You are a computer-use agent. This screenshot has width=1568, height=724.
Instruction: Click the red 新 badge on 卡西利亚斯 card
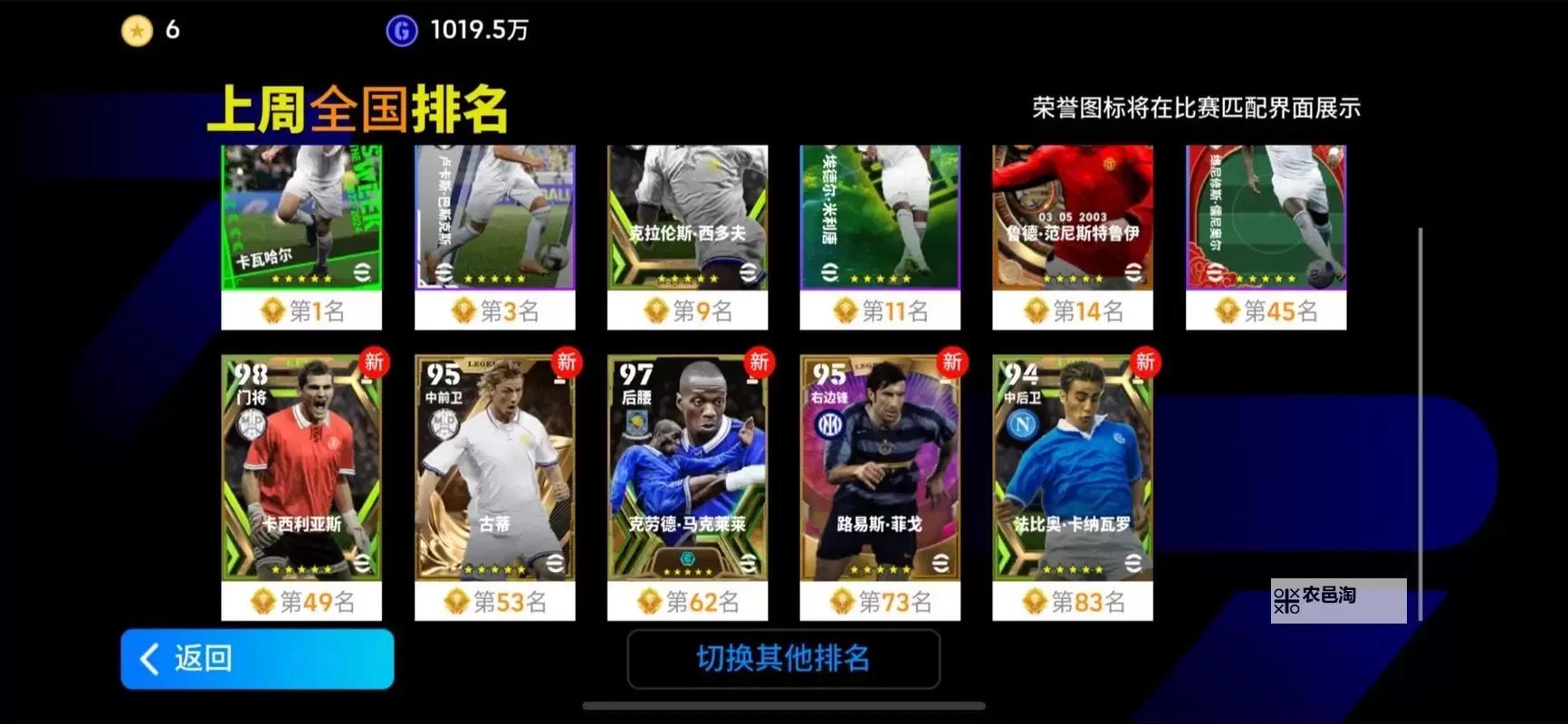point(373,363)
